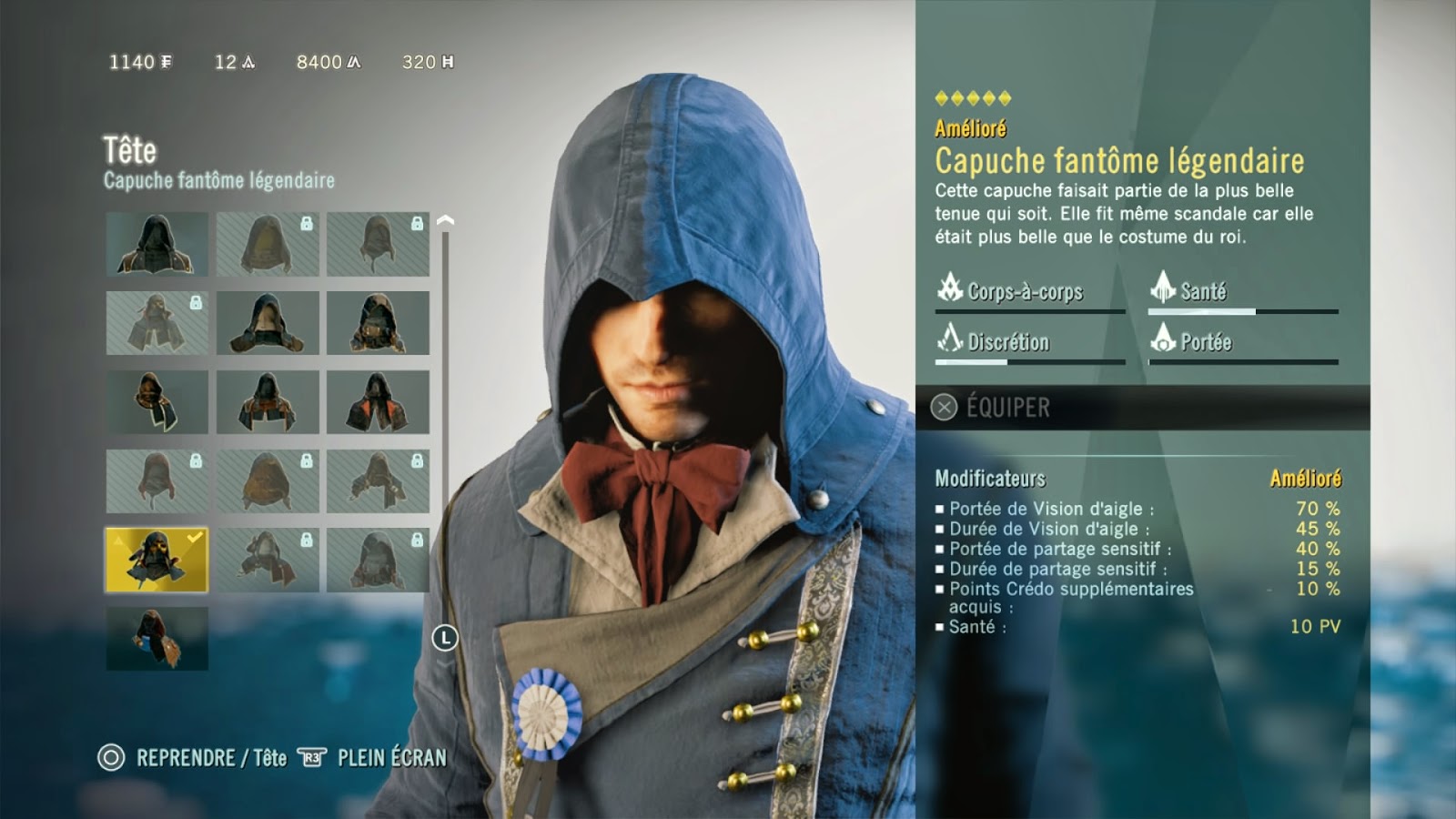Click the scroll-up arrow above the hood list
The height and width of the screenshot is (819, 1456).
point(445,221)
